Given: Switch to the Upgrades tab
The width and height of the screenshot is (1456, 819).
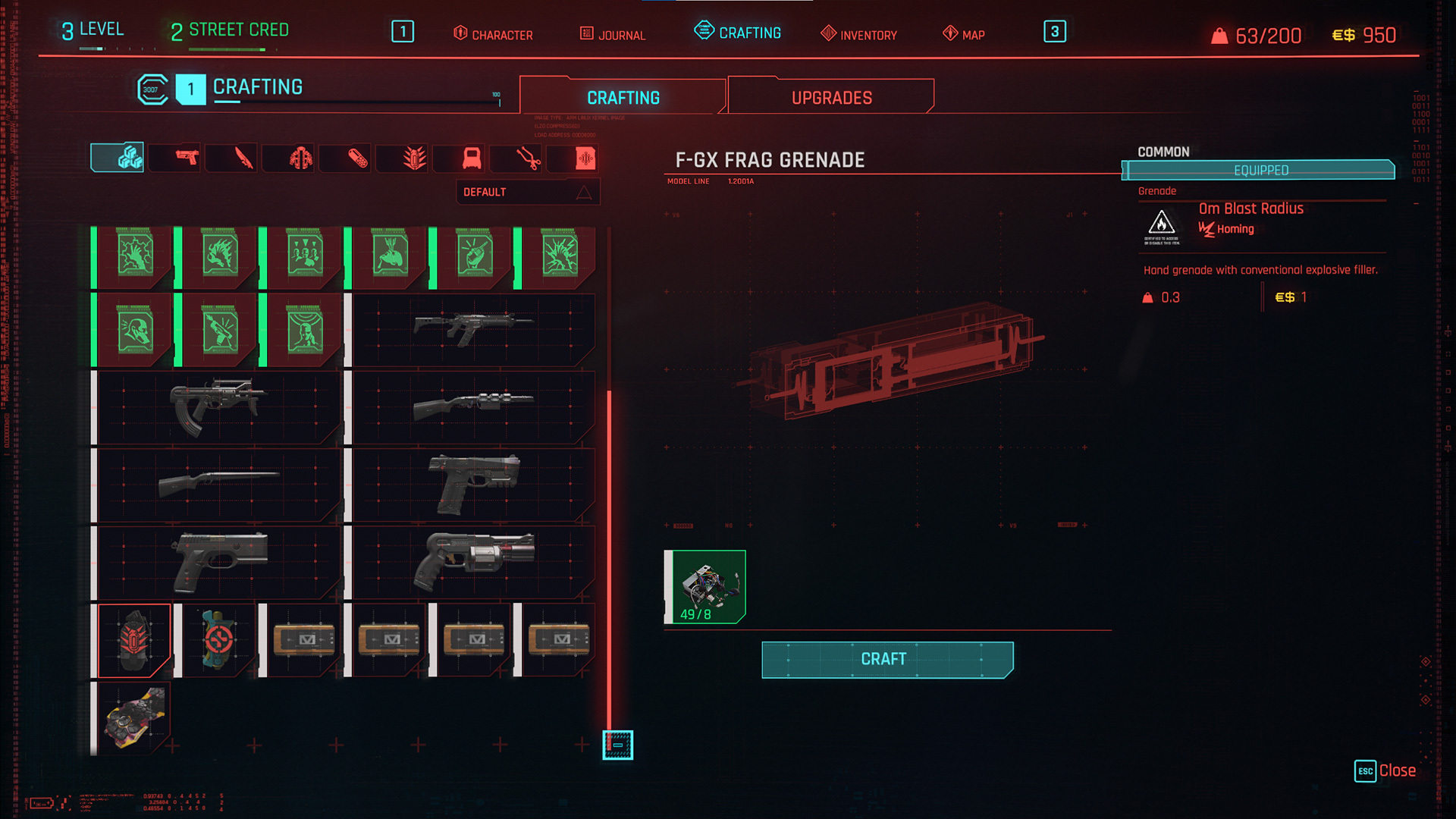Looking at the screenshot, I should (830, 96).
